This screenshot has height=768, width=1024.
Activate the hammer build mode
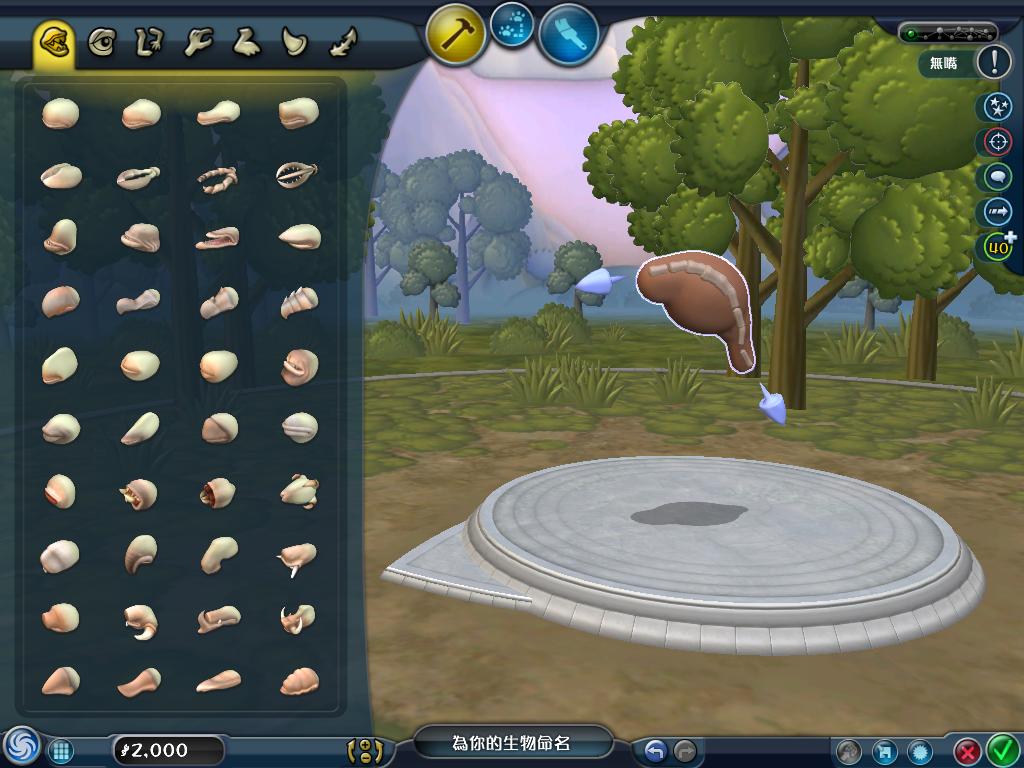456,34
